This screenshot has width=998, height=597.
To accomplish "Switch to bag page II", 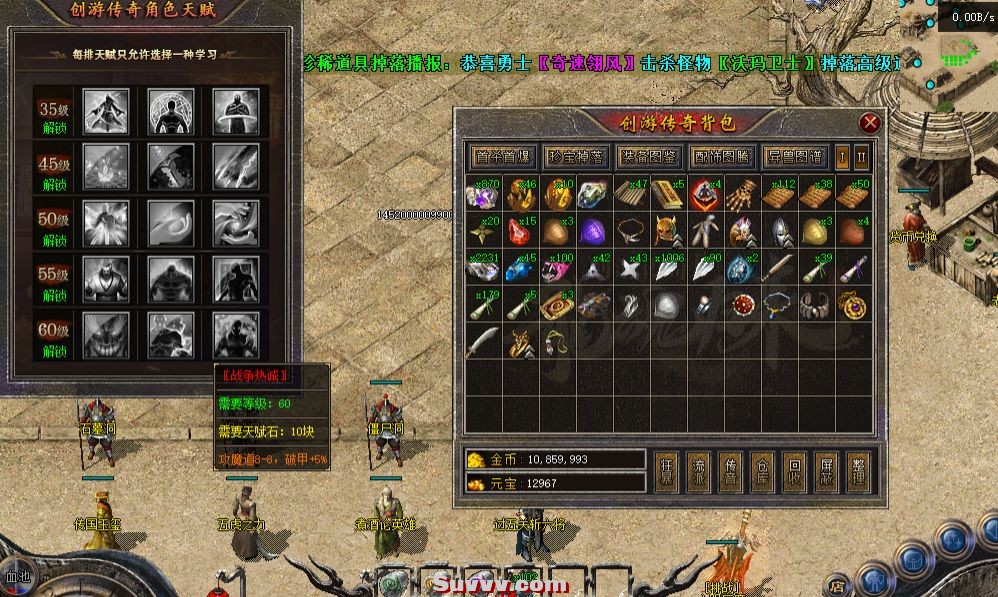I will click(861, 157).
